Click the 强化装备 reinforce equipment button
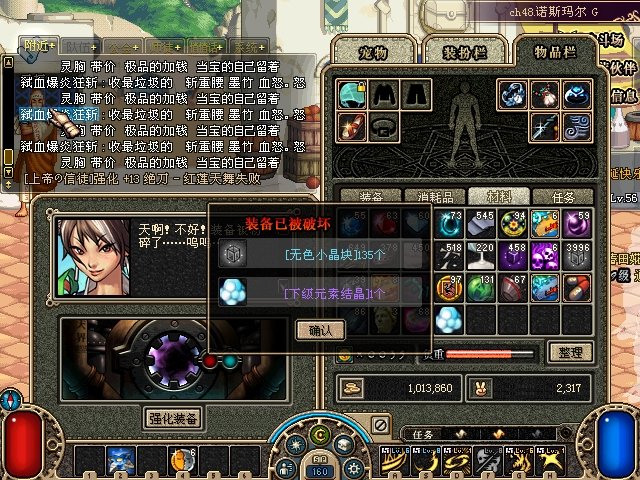This screenshot has height=480, width=640. [x=174, y=418]
